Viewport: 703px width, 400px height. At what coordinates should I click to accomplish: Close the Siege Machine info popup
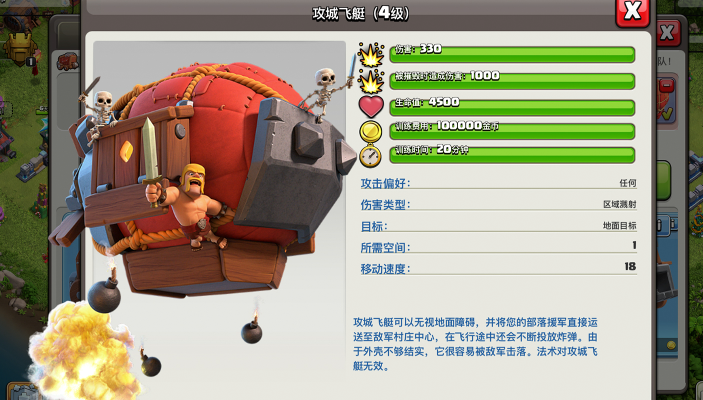coord(632,12)
